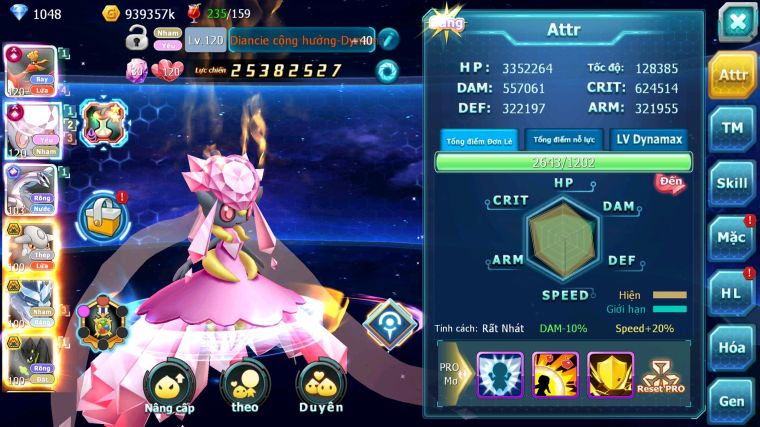Edit the name with the pencil icon

[x=388, y=41]
